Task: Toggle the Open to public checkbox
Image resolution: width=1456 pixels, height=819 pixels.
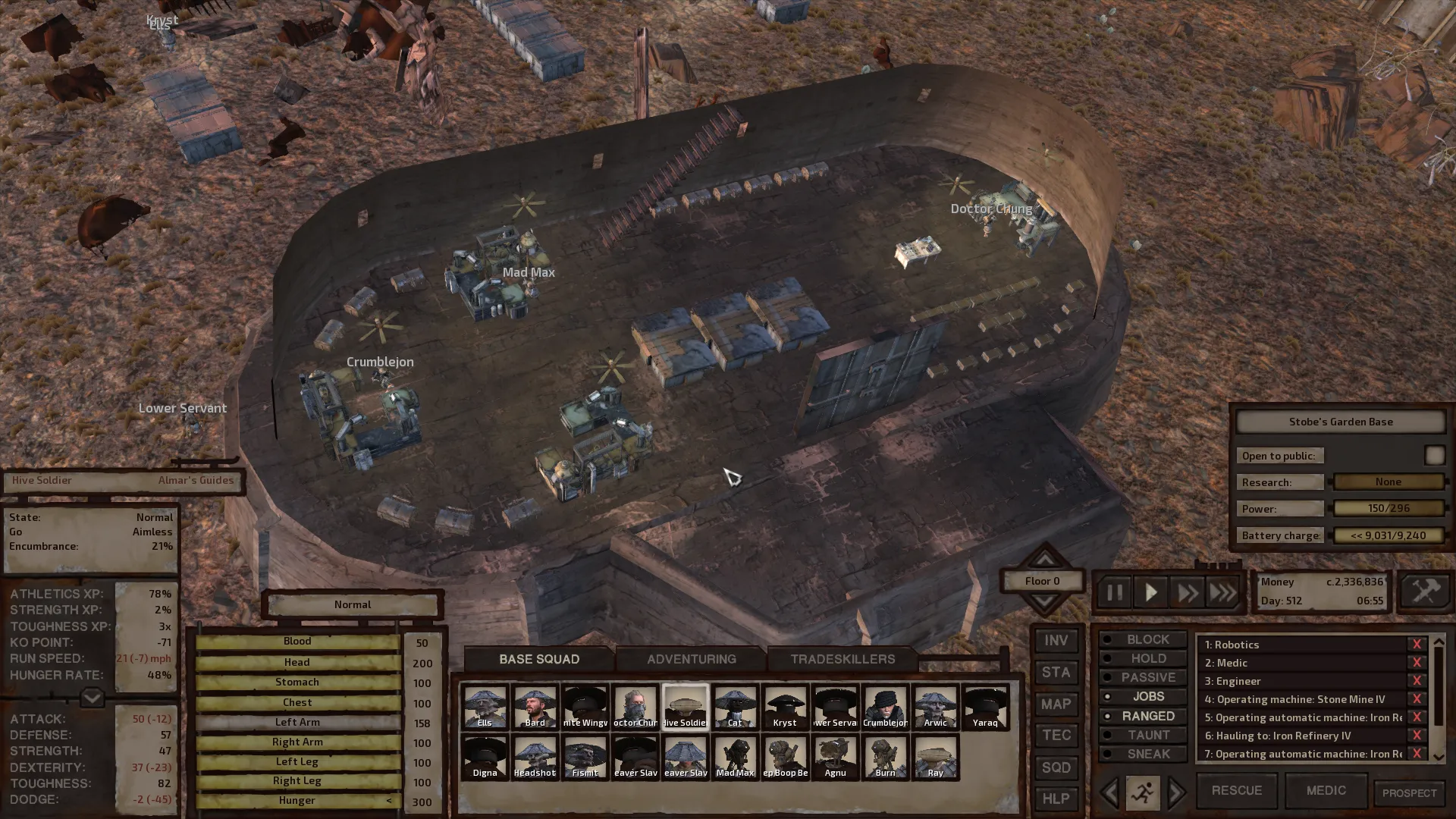Action: point(1434,455)
